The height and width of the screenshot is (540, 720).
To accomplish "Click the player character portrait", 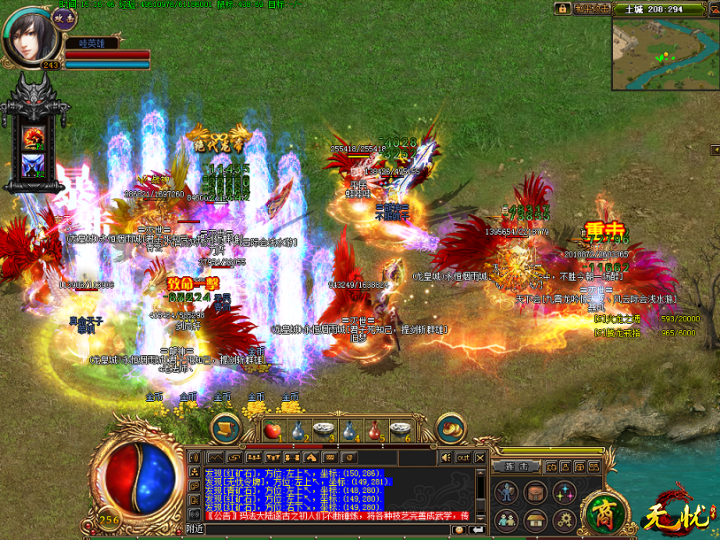I will tap(30, 34).
